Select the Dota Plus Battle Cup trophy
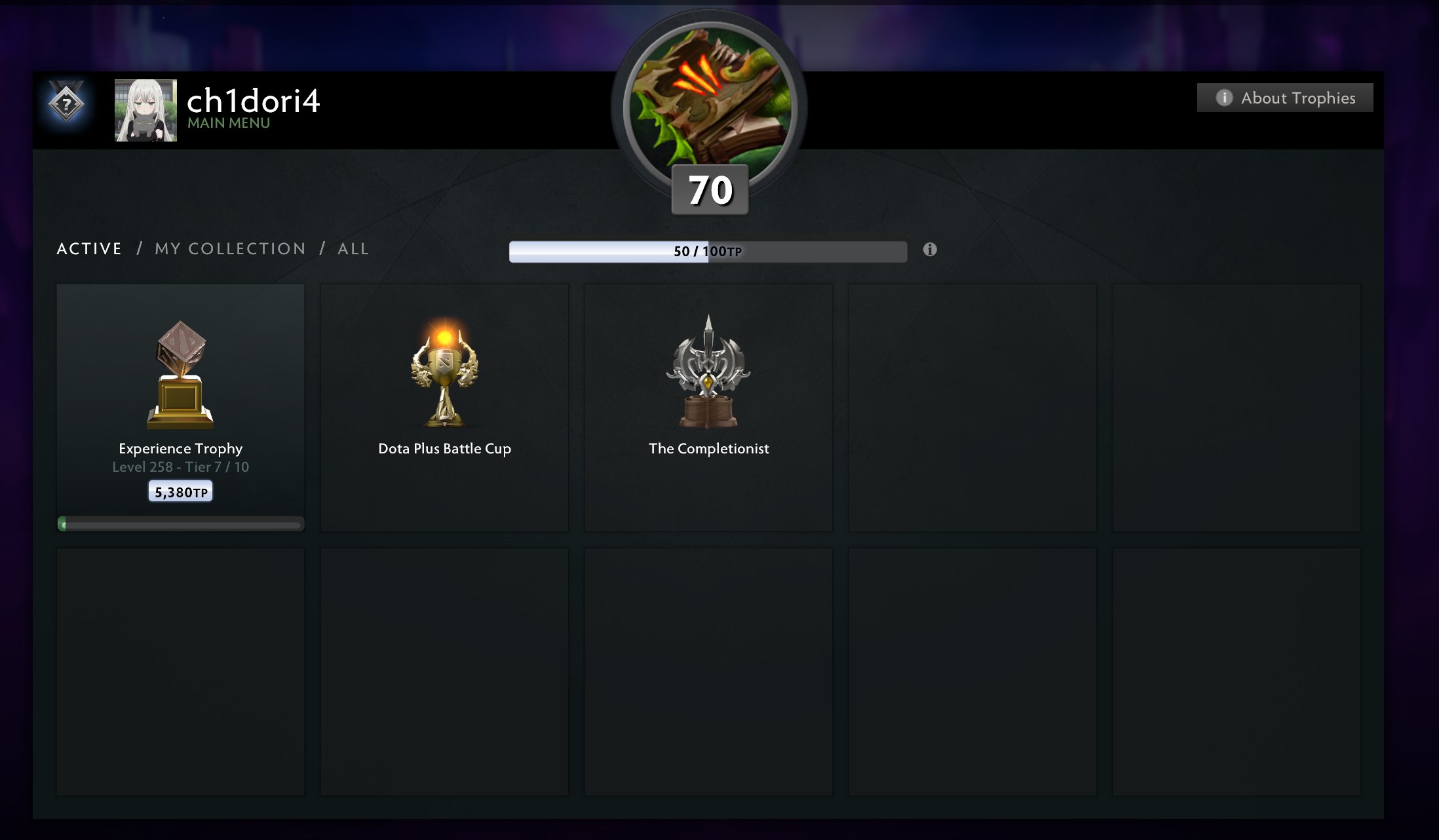 [x=444, y=406]
